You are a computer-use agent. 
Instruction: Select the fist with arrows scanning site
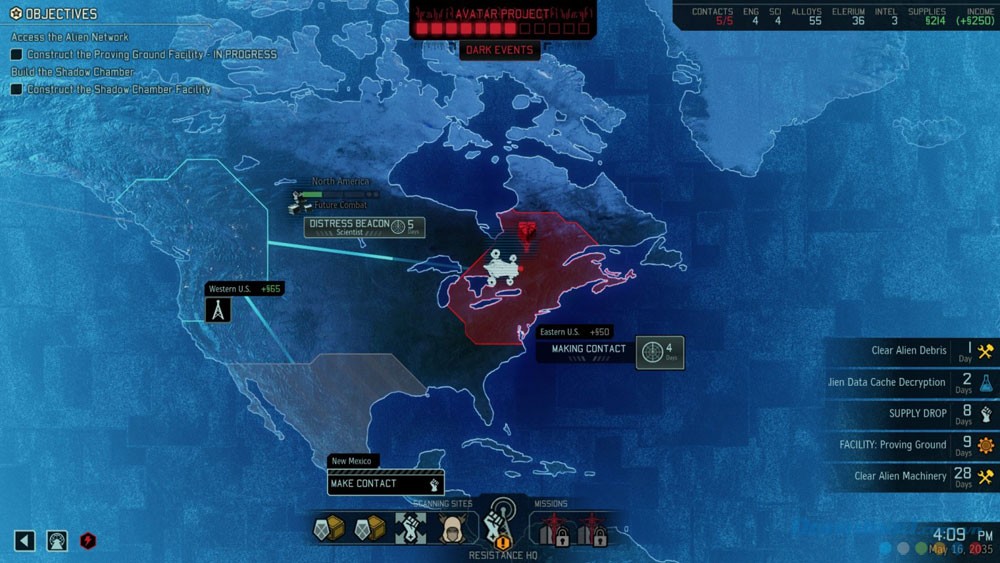tap(410, 528)
